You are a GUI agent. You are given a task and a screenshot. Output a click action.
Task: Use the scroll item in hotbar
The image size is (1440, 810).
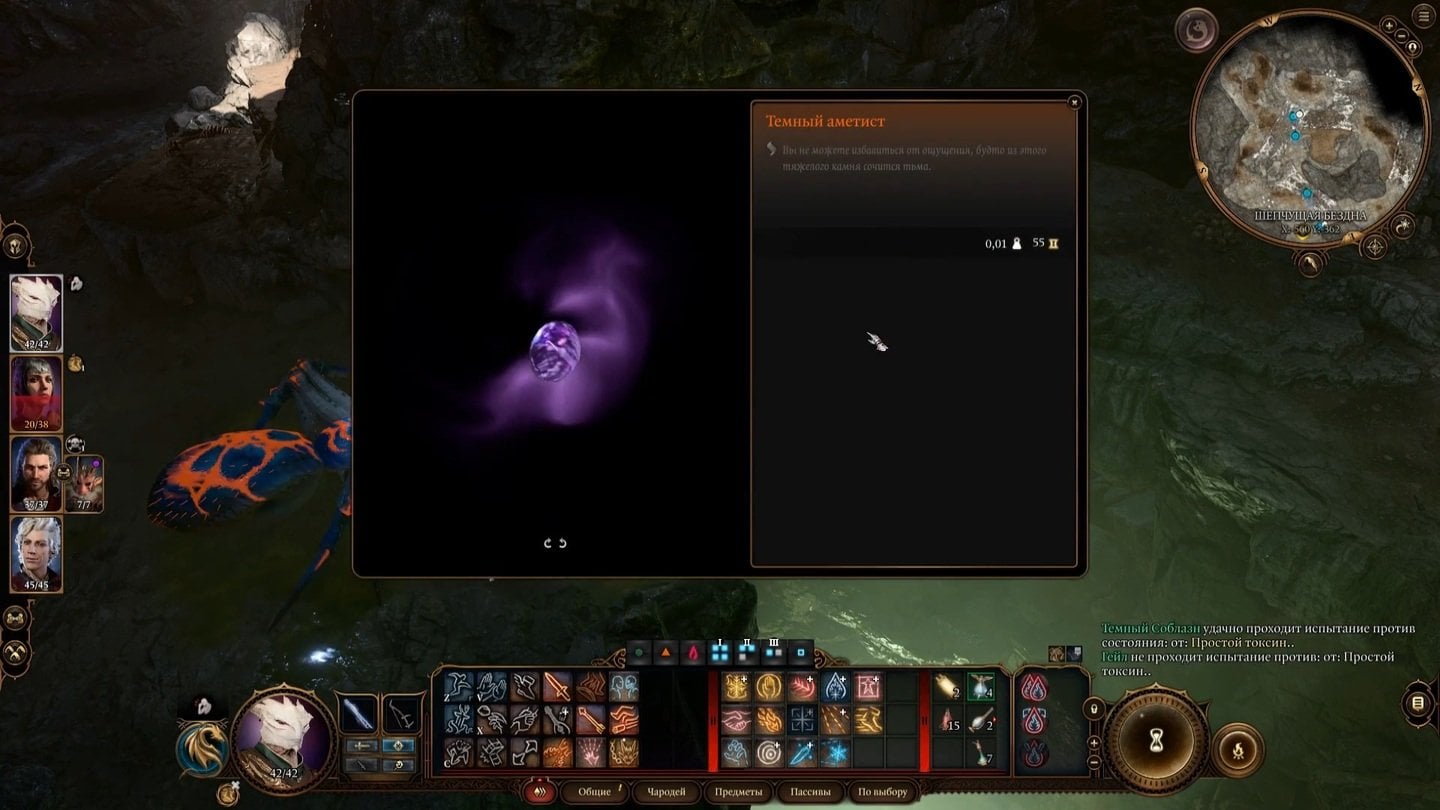948,687
